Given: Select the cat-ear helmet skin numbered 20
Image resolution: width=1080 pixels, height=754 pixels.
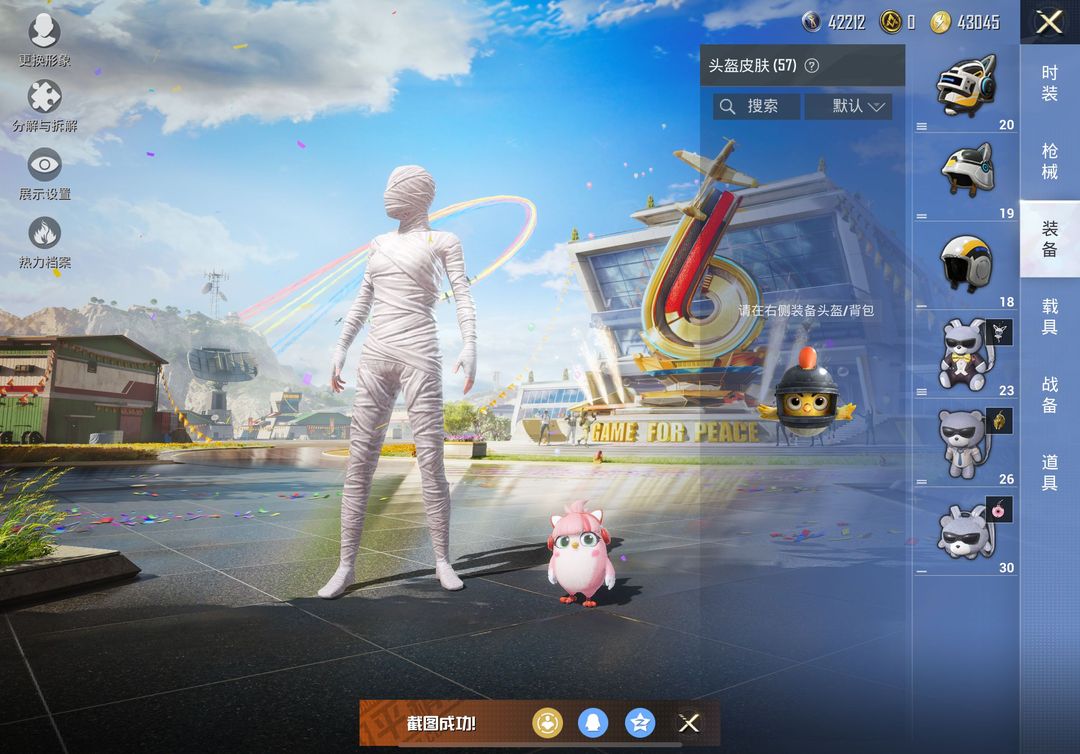Looking at the screenshot, I should [966, 87].
